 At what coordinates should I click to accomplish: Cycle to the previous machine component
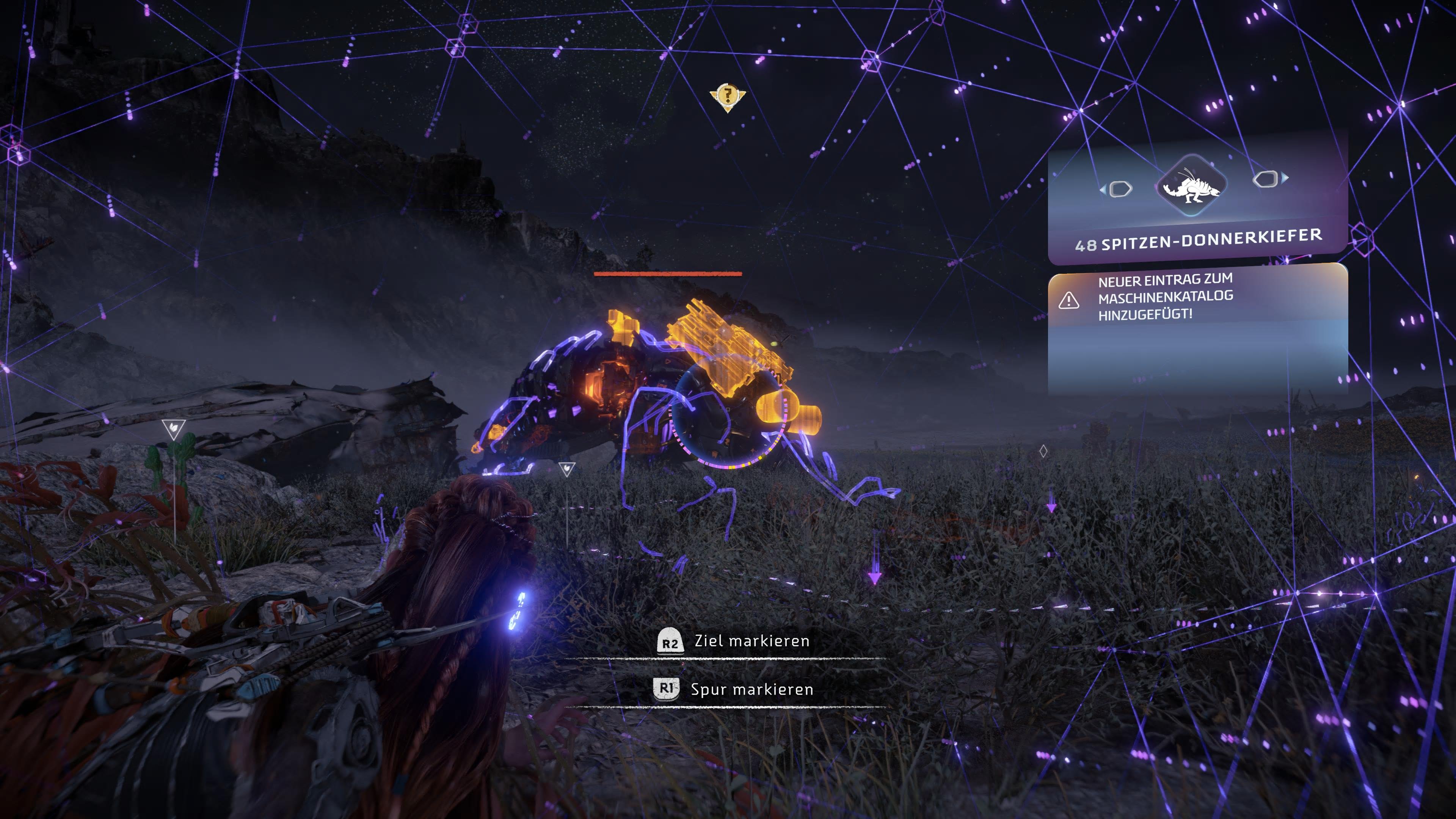[x=1117, y=189]
